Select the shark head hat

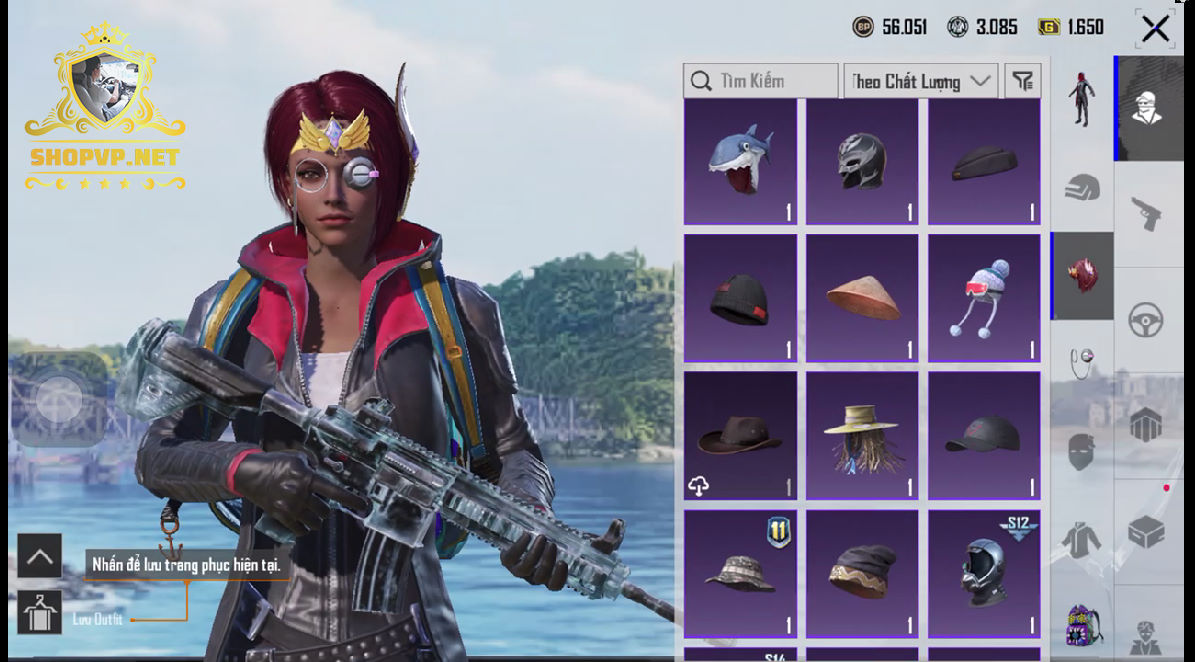(740, 161)
